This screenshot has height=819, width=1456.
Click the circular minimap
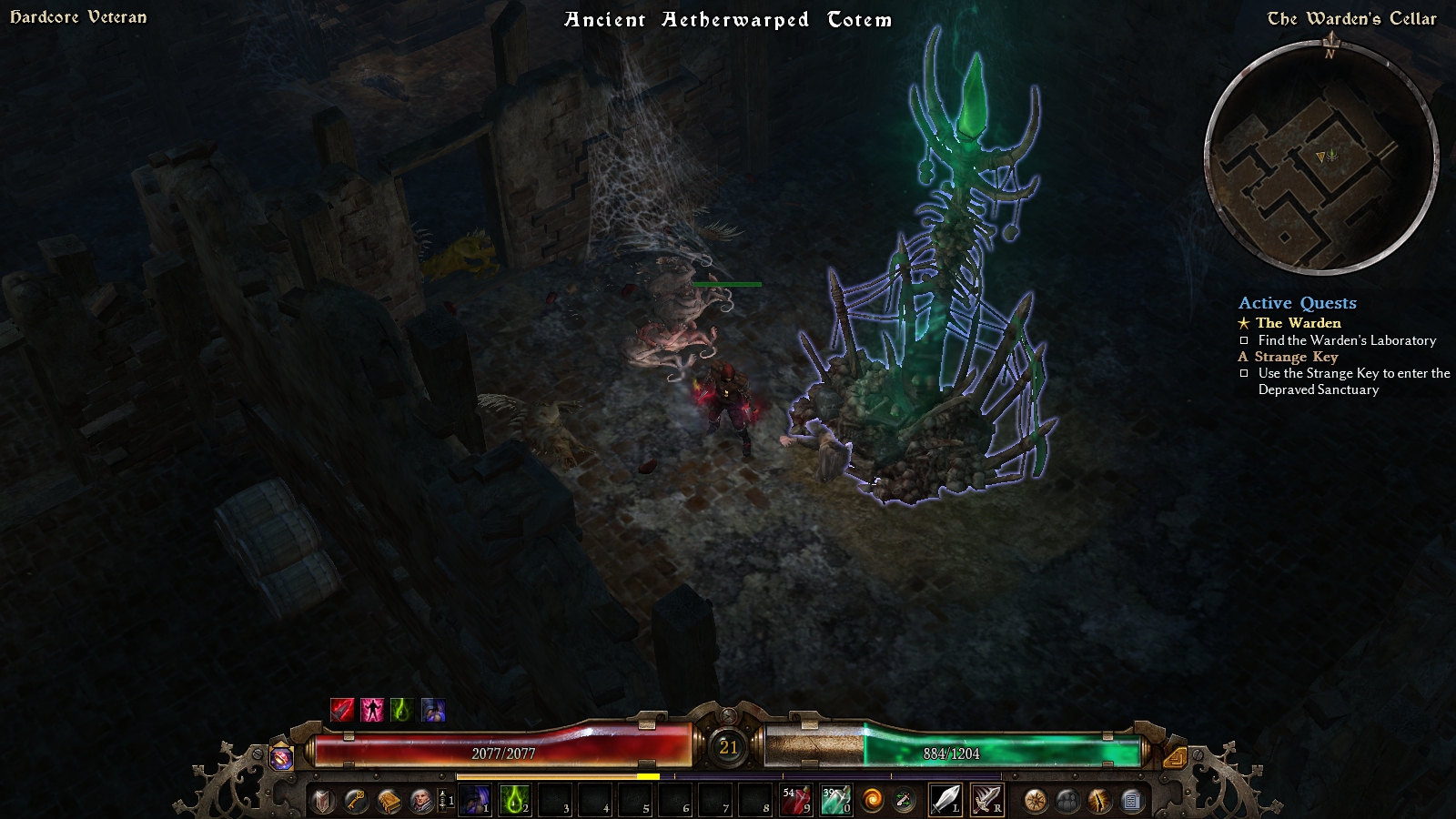pyautogui.click(x=1320, y=157)
